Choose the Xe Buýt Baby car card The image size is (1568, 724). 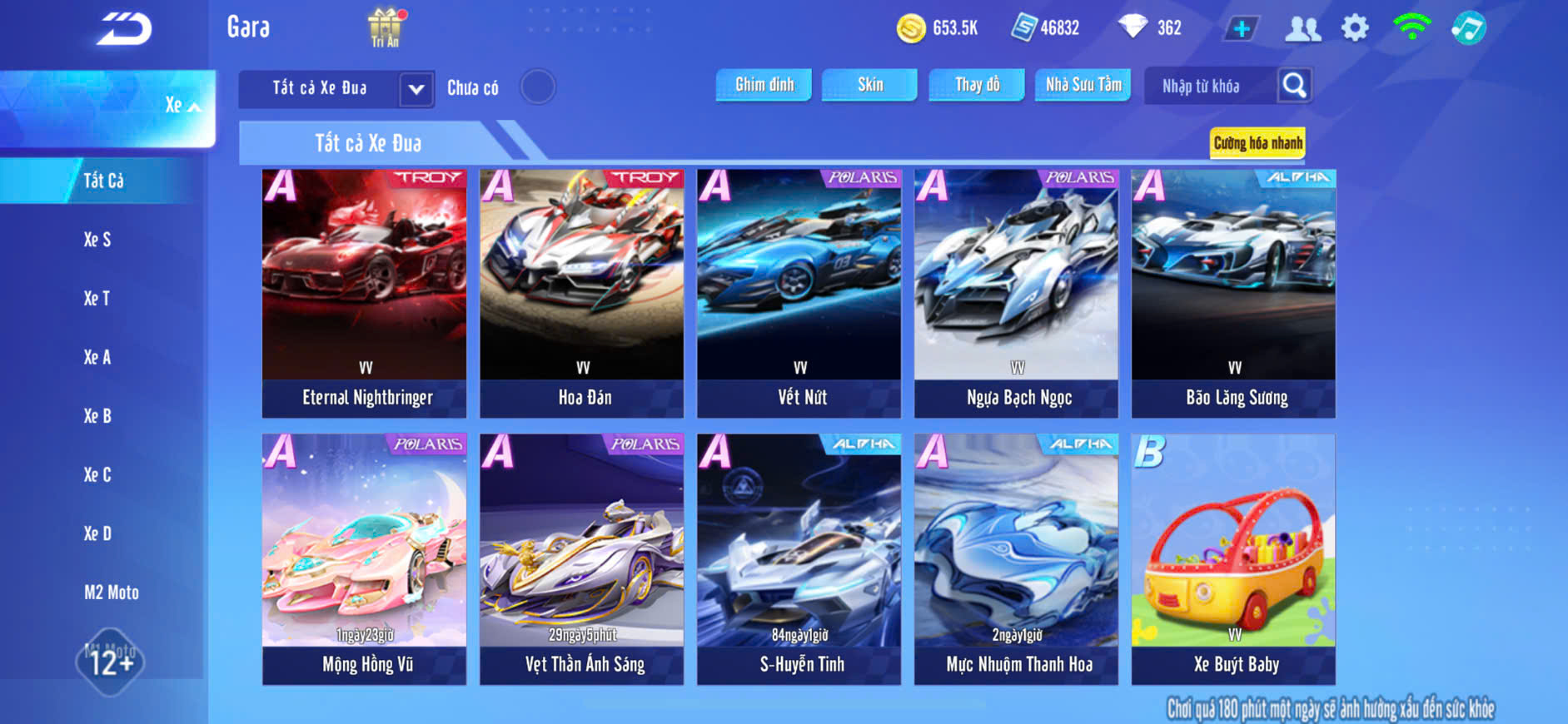pos(1233,558)
